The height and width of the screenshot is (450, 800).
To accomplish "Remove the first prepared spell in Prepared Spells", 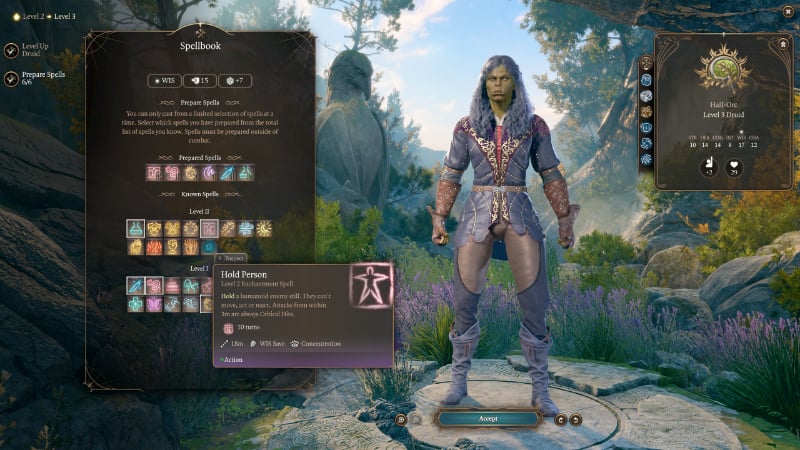I will pyautogui.click(x=153, y=173).
